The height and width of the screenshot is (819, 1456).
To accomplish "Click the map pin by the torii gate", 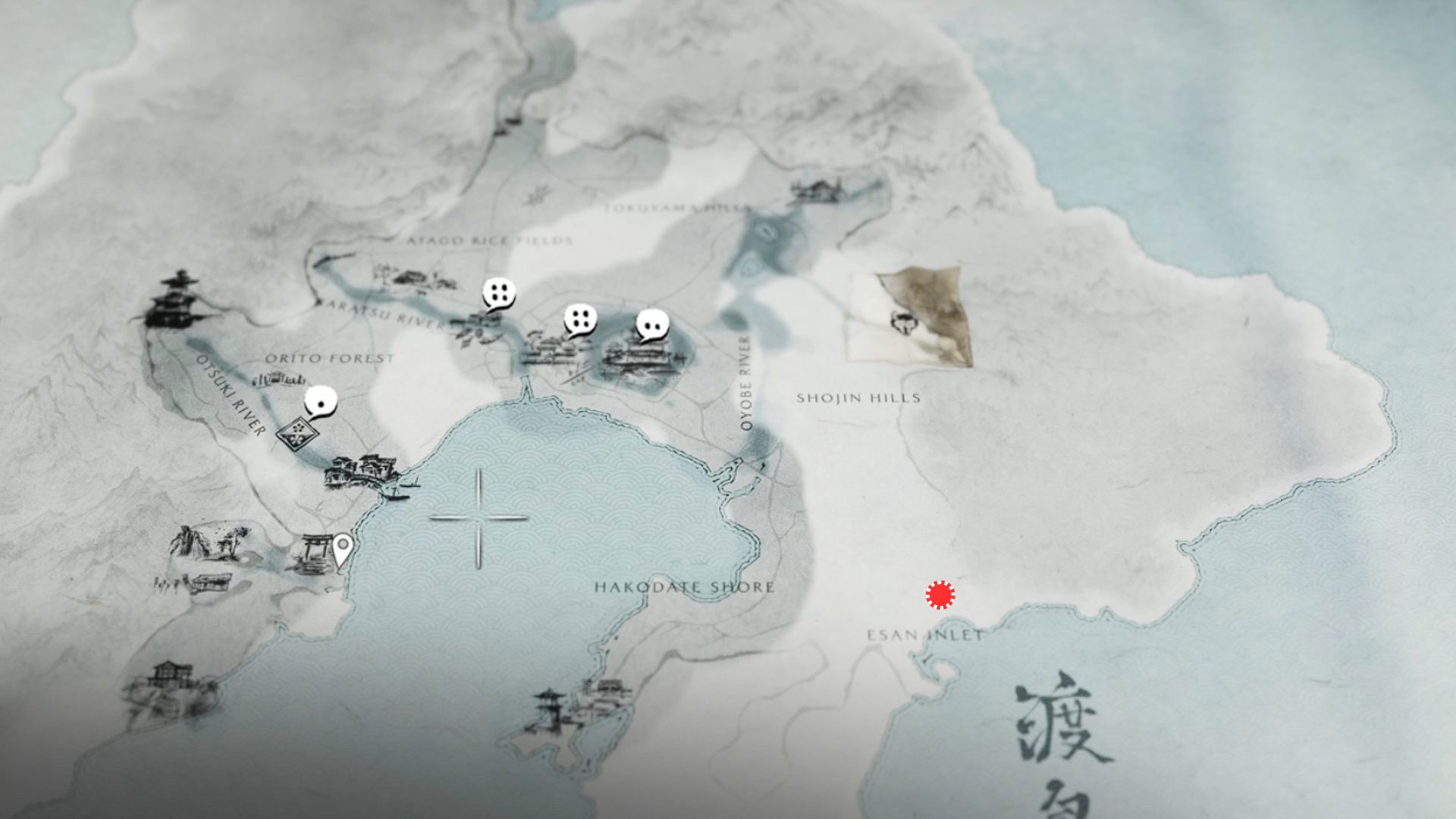I will pyautogui.click(x=343, y=549).
